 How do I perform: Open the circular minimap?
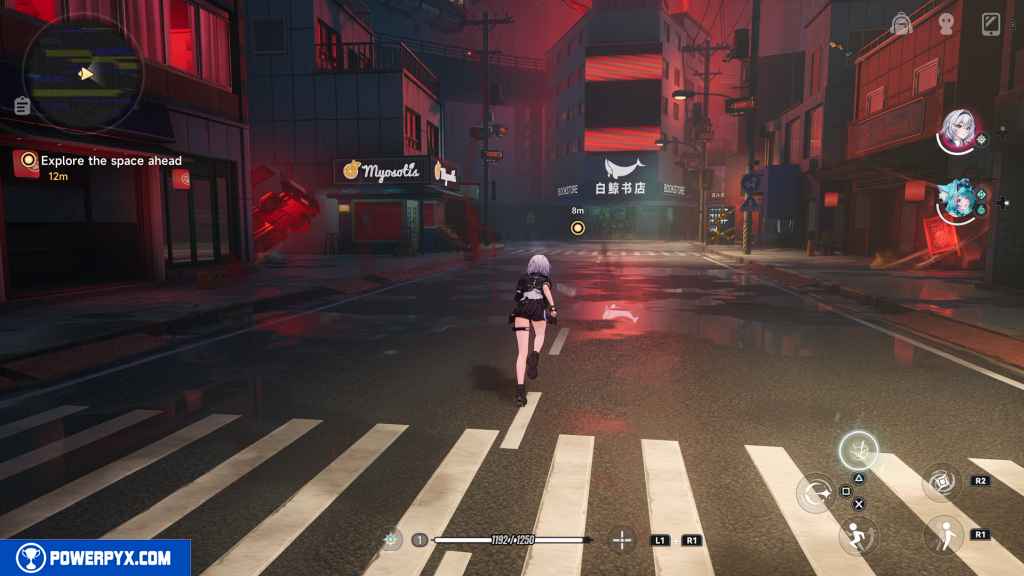coord(85,72)
